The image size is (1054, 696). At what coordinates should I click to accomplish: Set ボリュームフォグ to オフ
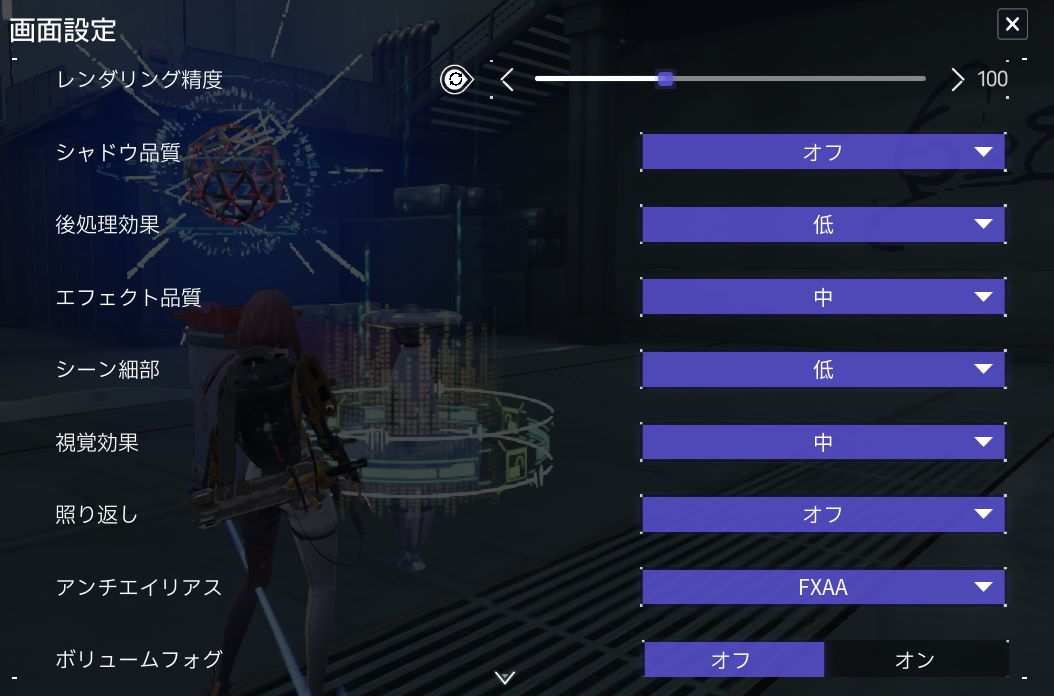pyautogui.click(x=733, y=660)
